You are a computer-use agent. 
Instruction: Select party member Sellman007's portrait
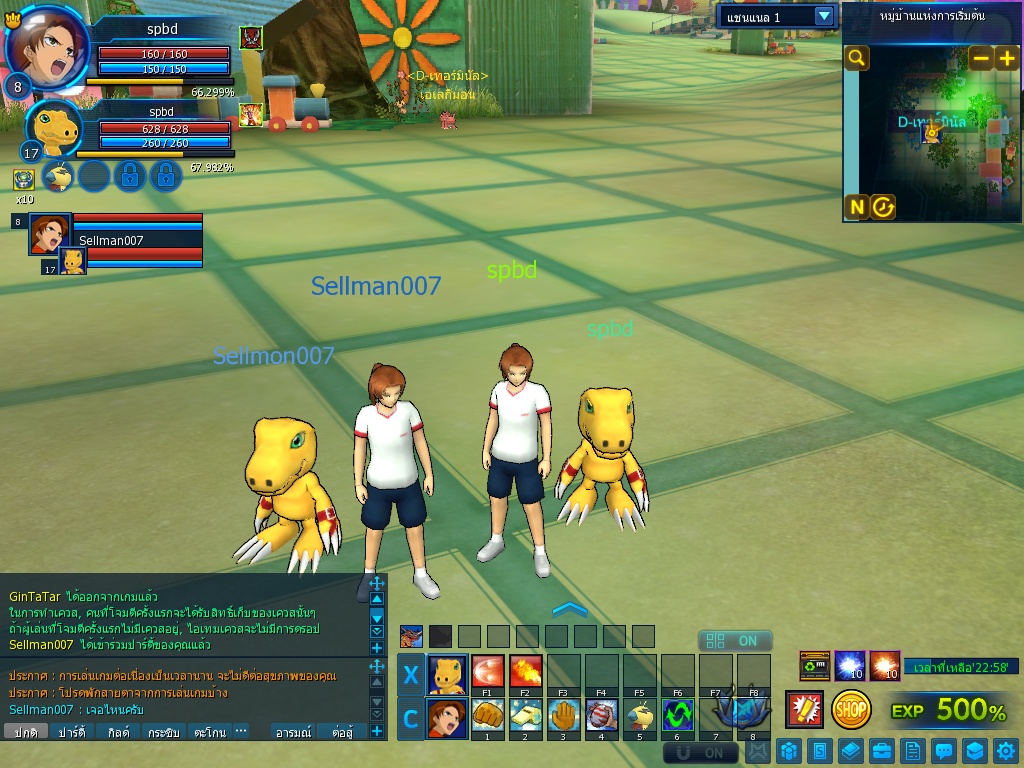(x=49, y=232)
